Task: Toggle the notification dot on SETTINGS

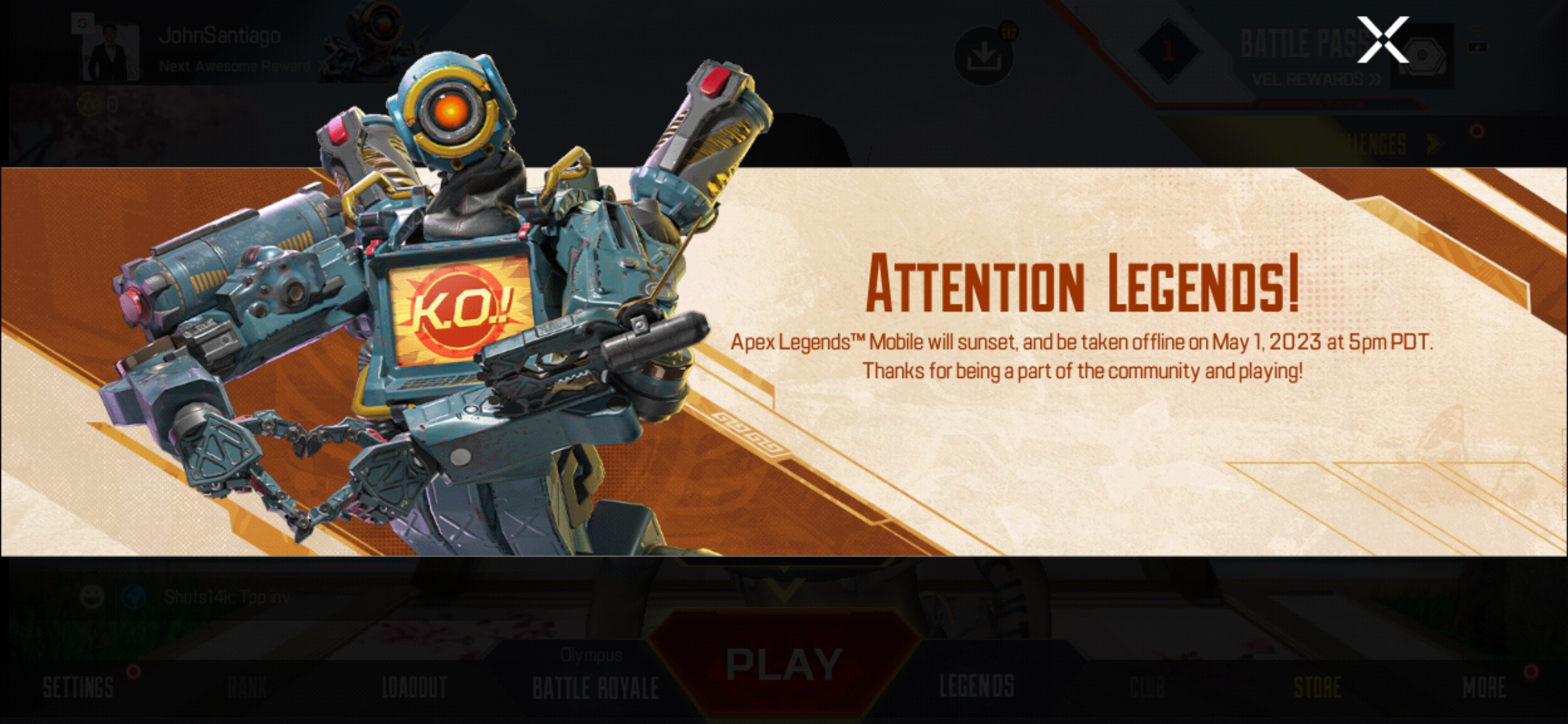Action: click(131, 673)
